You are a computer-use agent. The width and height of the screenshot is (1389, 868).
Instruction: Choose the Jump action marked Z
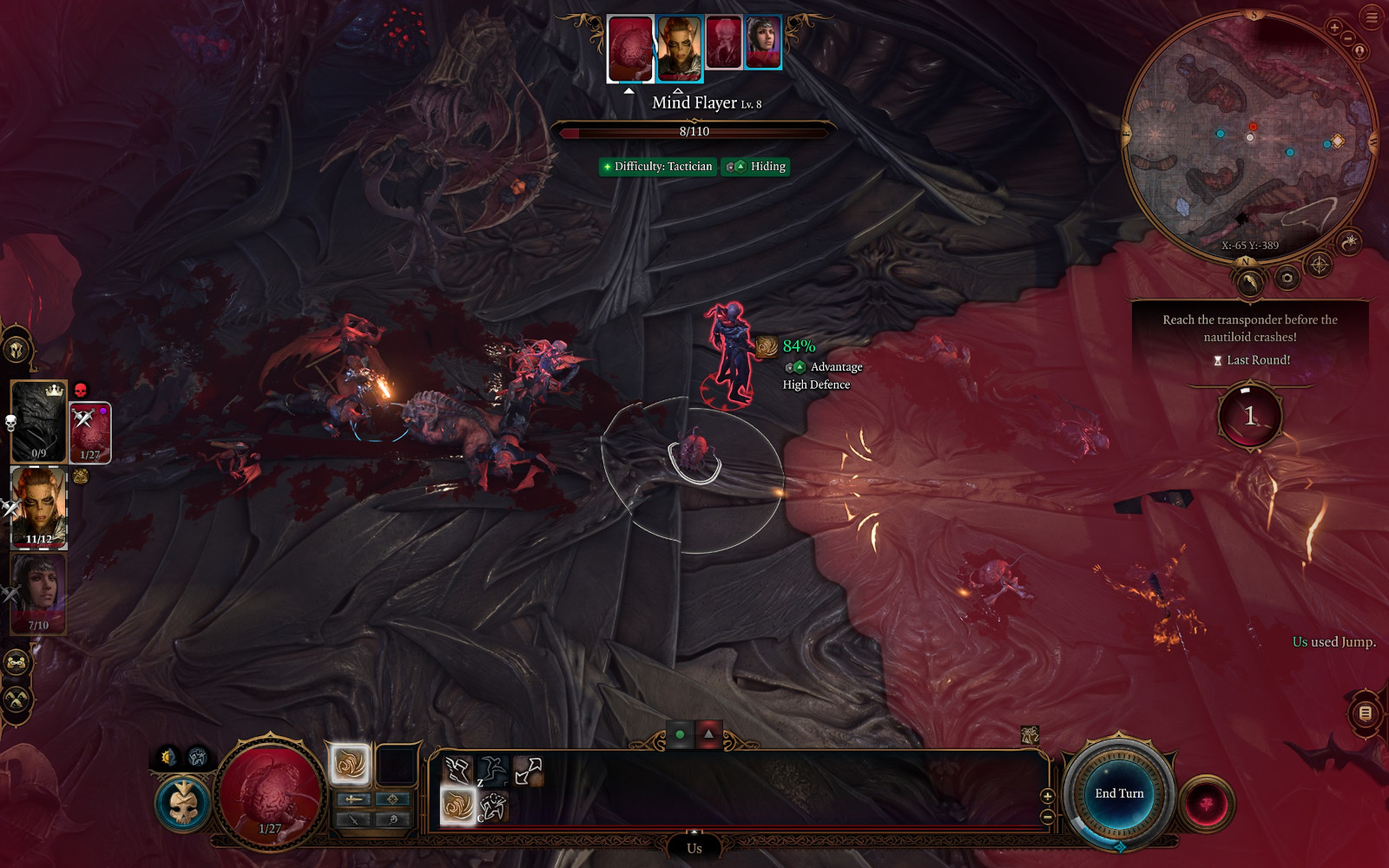tap(492, 770)
